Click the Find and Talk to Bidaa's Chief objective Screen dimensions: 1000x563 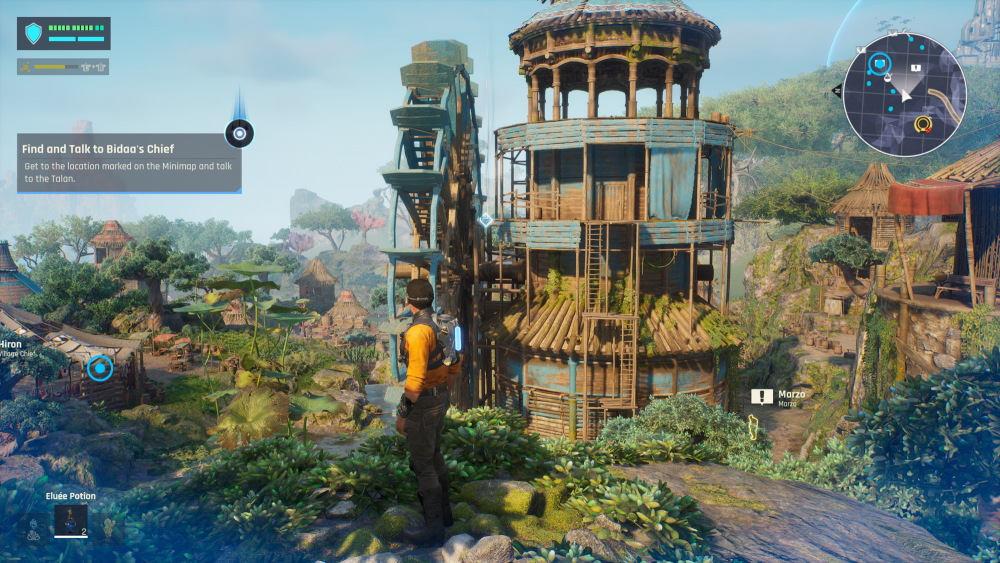pos(129,162)
